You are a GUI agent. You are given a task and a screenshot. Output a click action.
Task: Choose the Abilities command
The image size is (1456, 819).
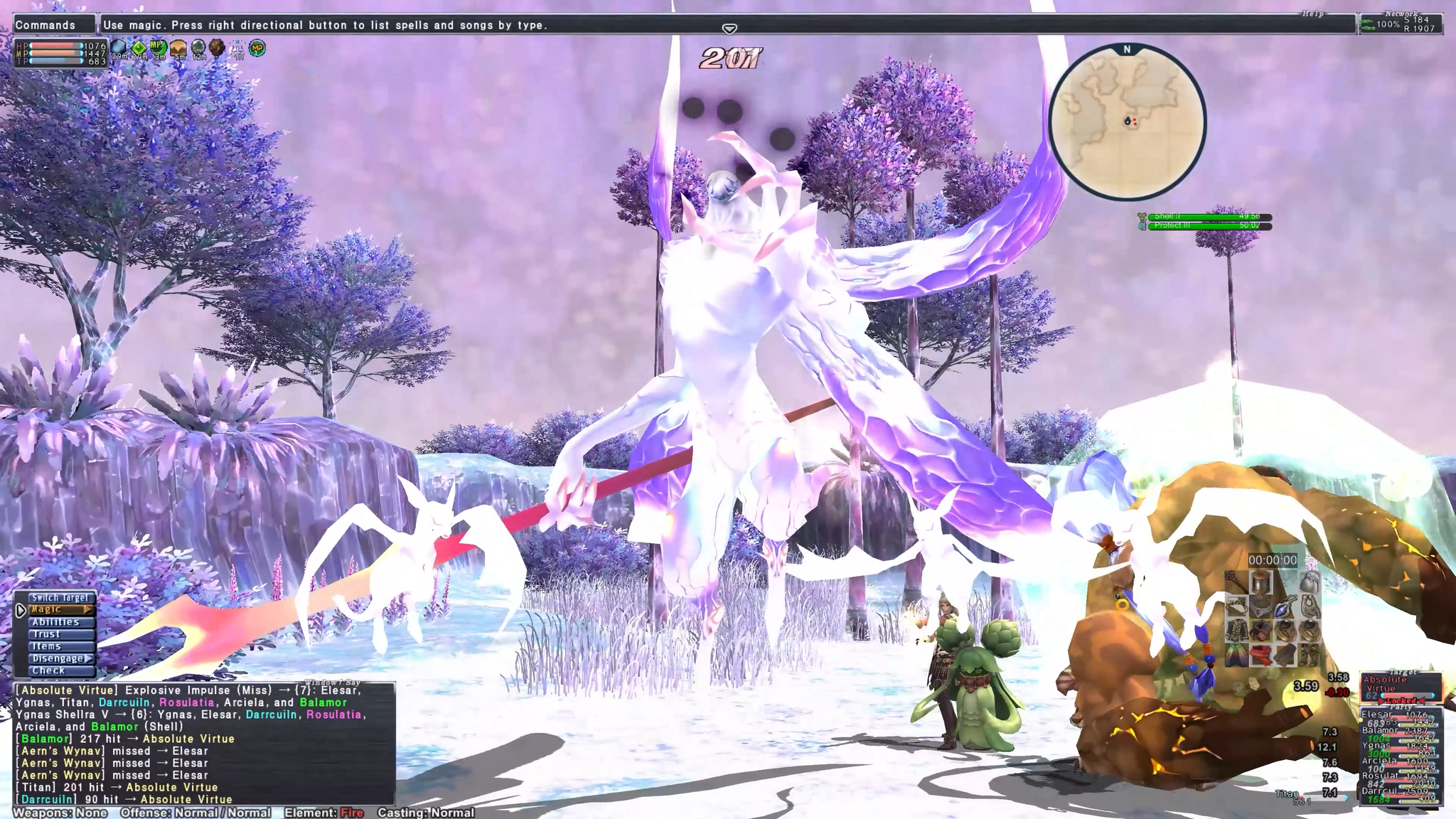point(55,622)
